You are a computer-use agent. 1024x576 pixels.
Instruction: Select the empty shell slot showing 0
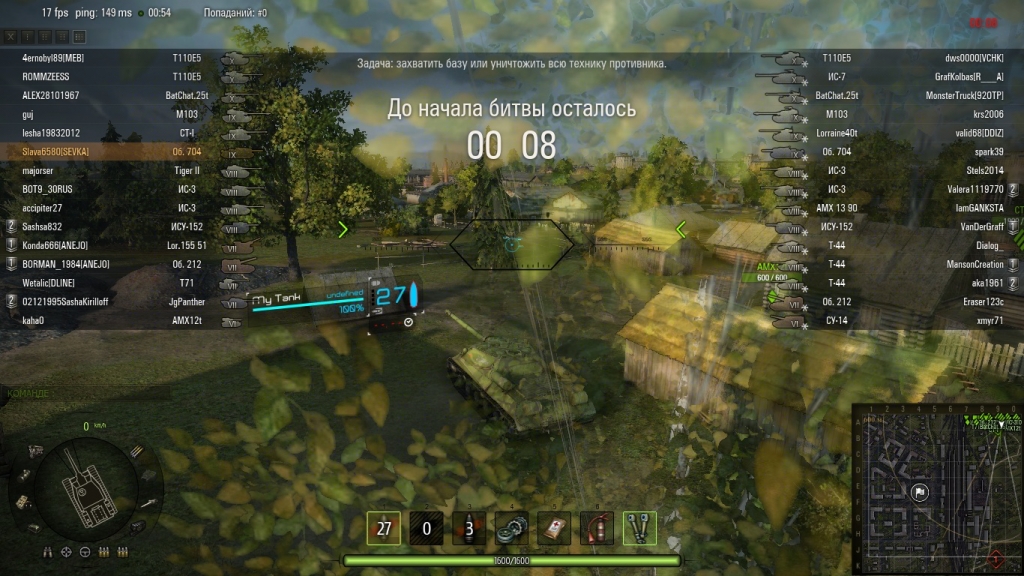pyautogui.click(x=426, y=527)
